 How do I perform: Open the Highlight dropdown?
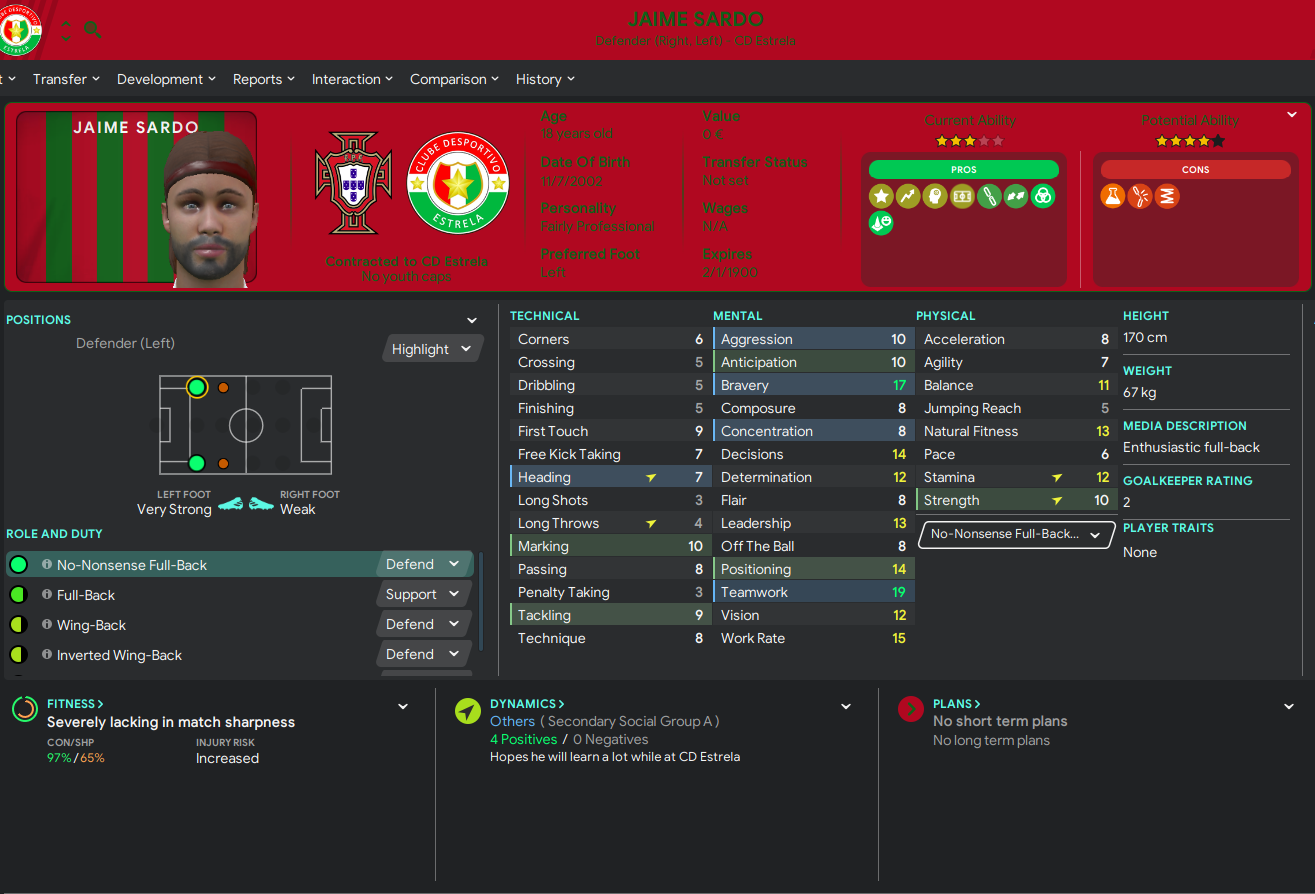[x=431, y=349]
